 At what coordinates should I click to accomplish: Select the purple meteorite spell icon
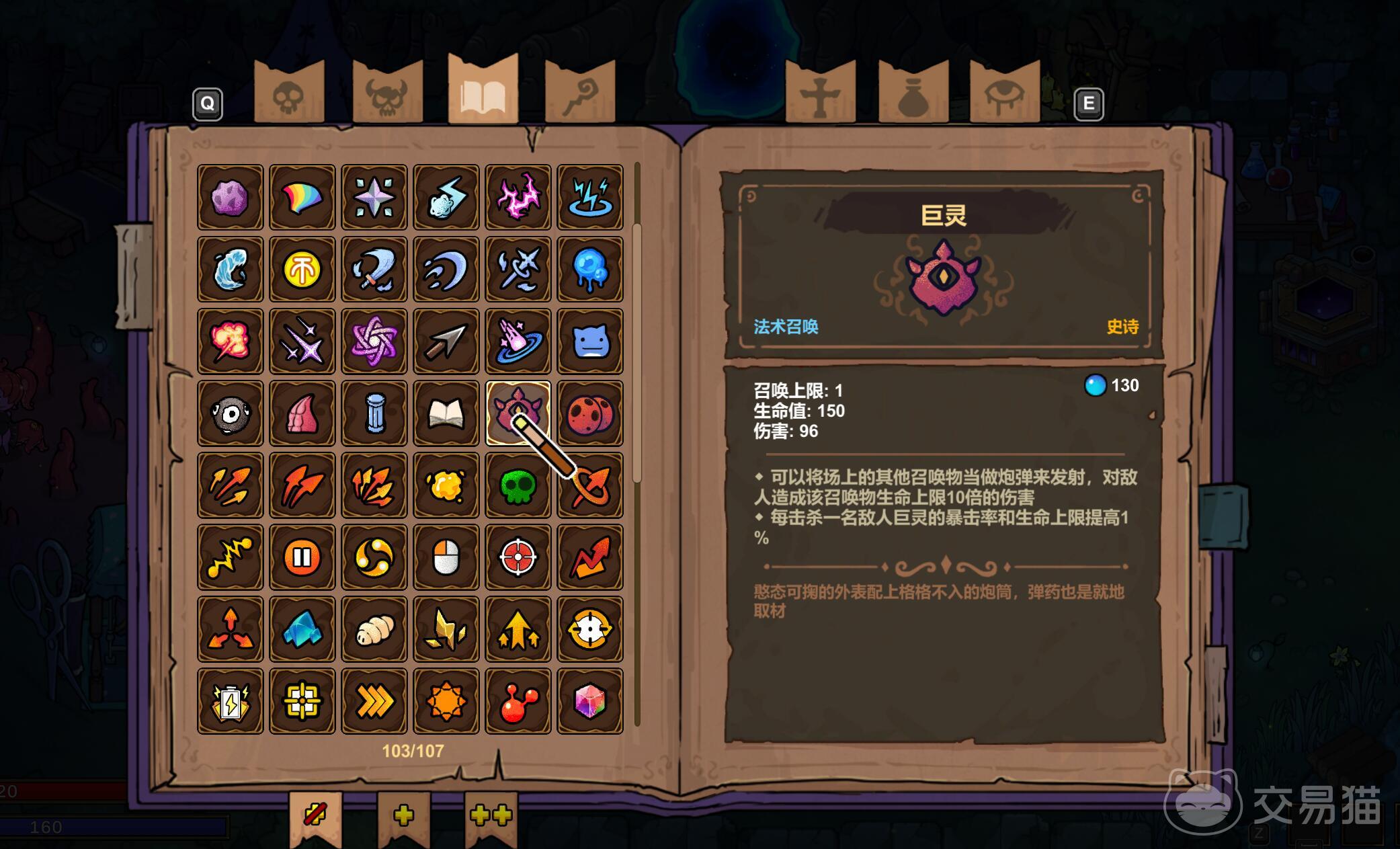point(230,196)
